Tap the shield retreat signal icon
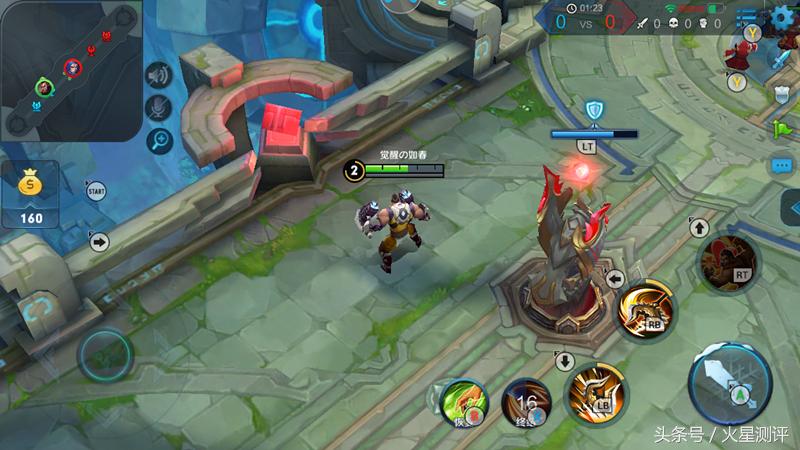Screen dimensions: 800x450 [x=782, y=94]
